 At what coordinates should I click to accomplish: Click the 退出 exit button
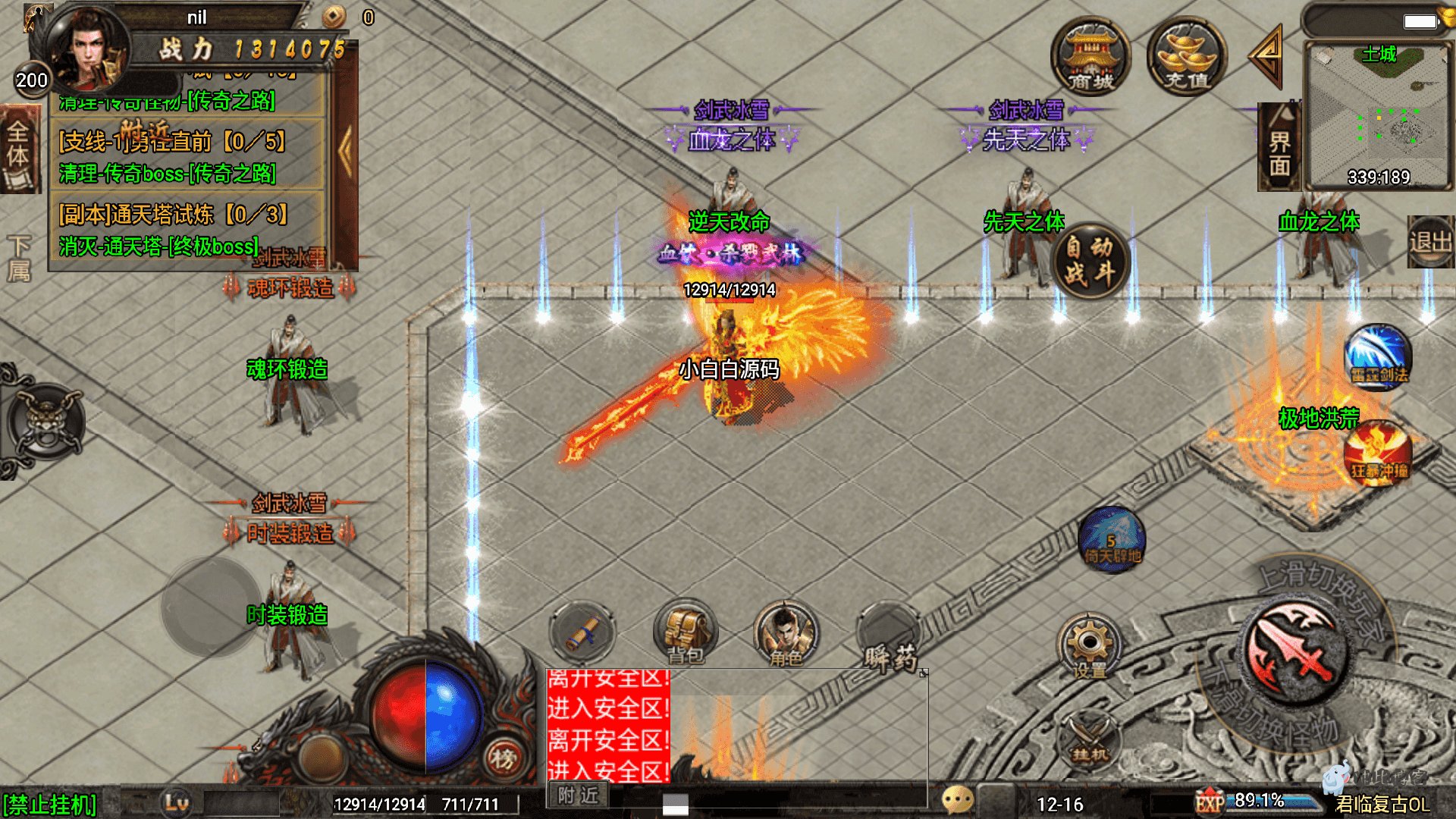pyautogui.click(x=1430, y=243)
